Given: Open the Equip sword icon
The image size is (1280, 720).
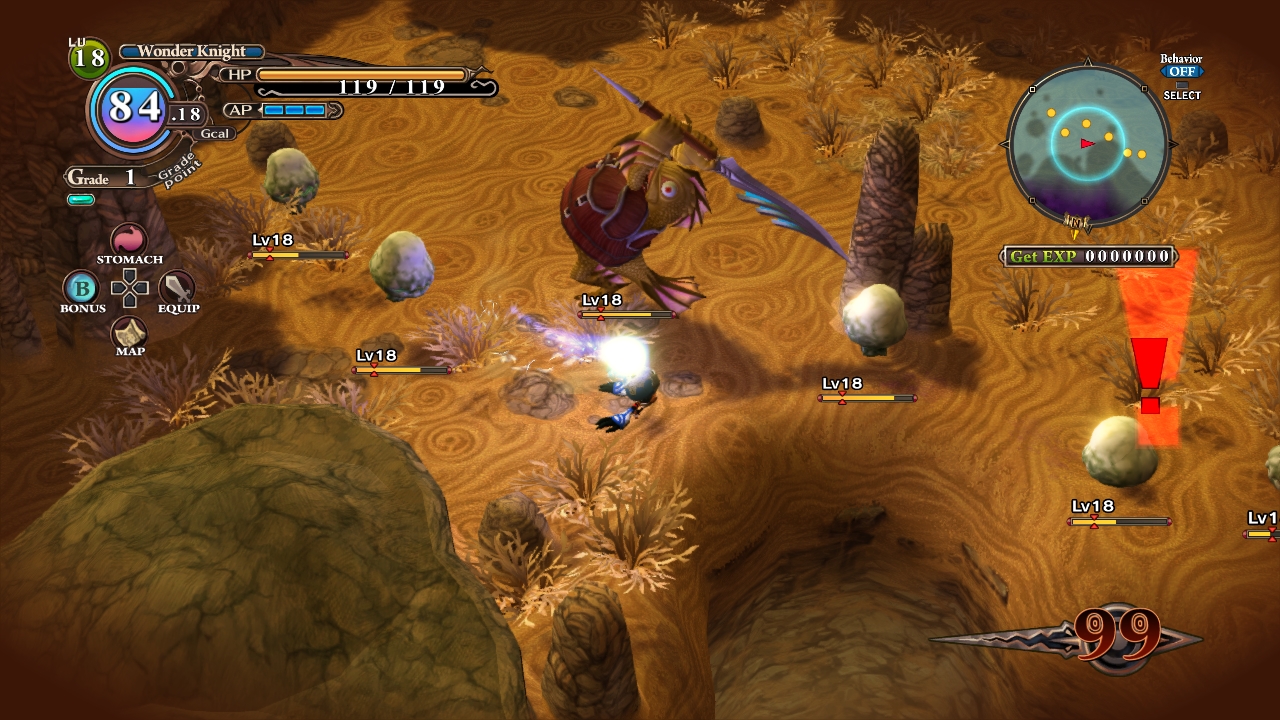Looking at the screenshot, I should [x=177, y=288].
